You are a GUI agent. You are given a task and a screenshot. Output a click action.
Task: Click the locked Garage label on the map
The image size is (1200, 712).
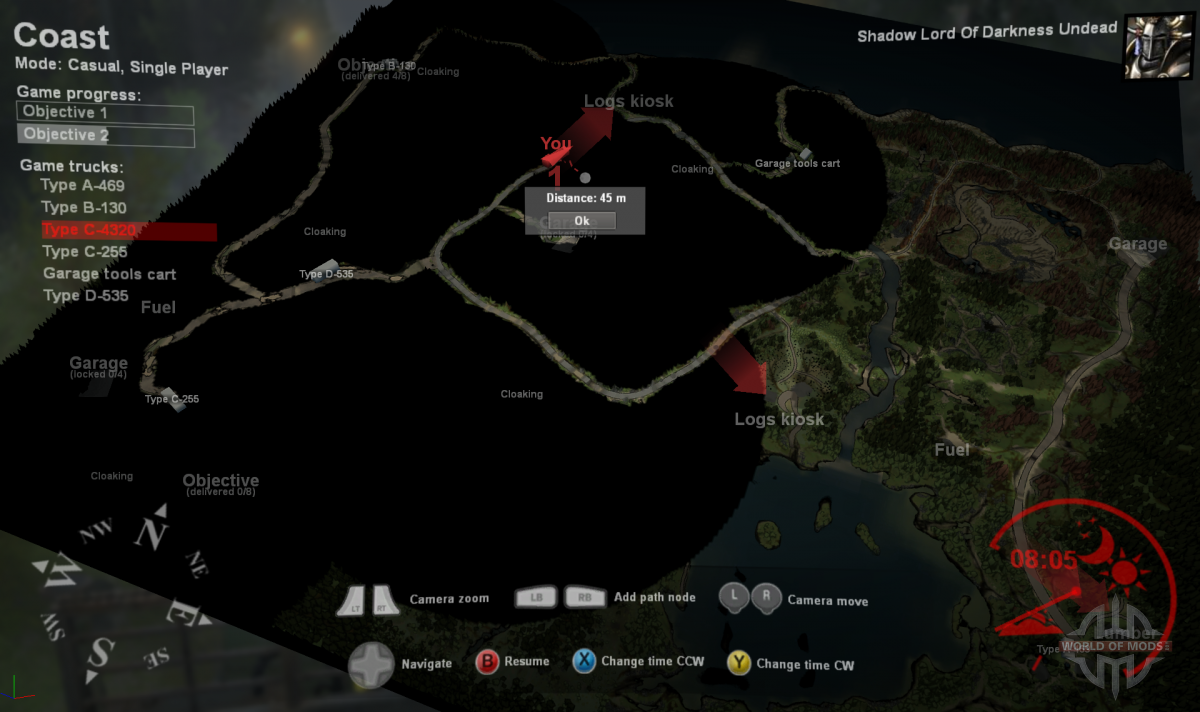tap(98, 366)
